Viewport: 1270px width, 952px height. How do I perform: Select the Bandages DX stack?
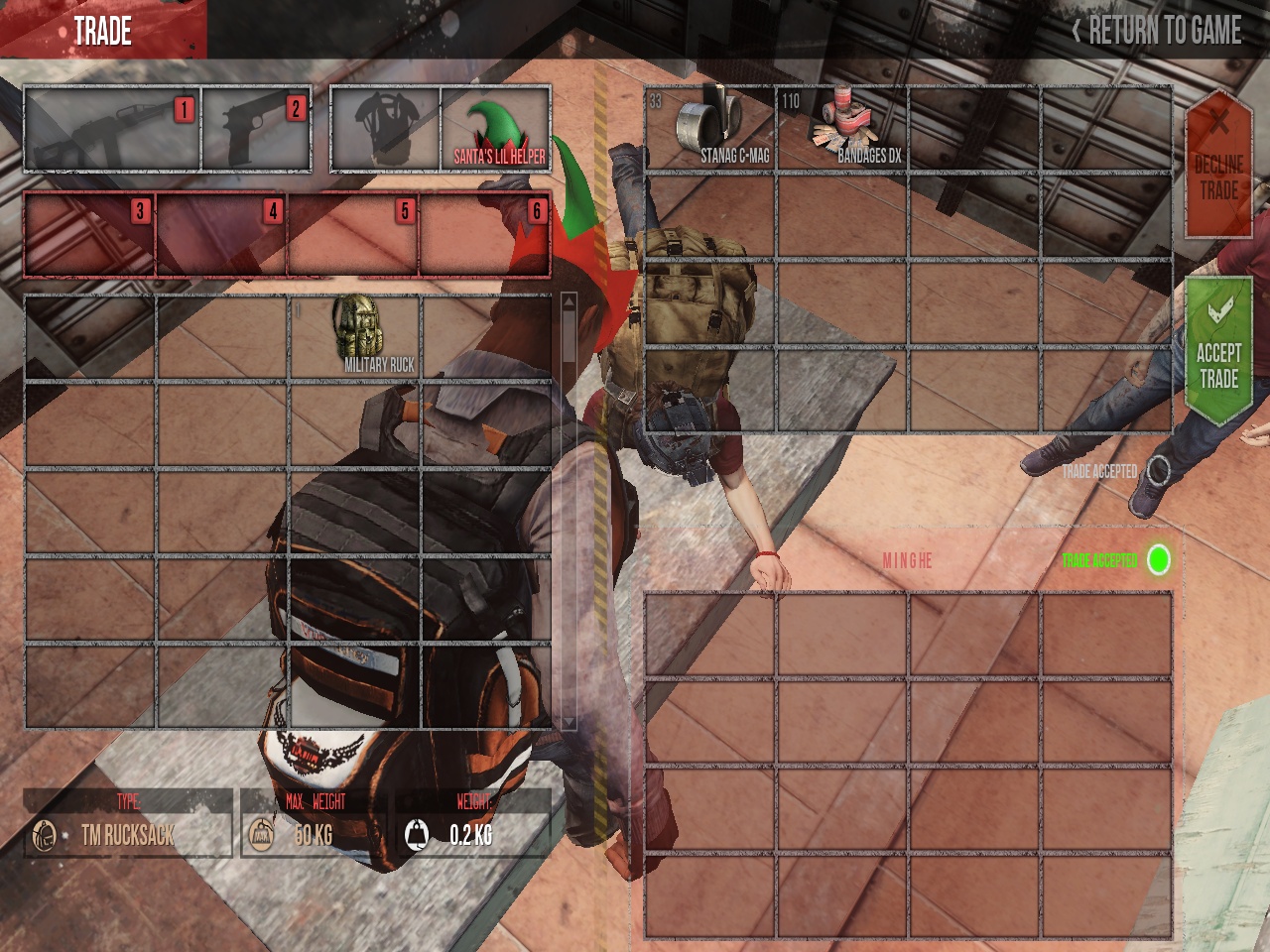pyautogui.click(x=841, y=130)
